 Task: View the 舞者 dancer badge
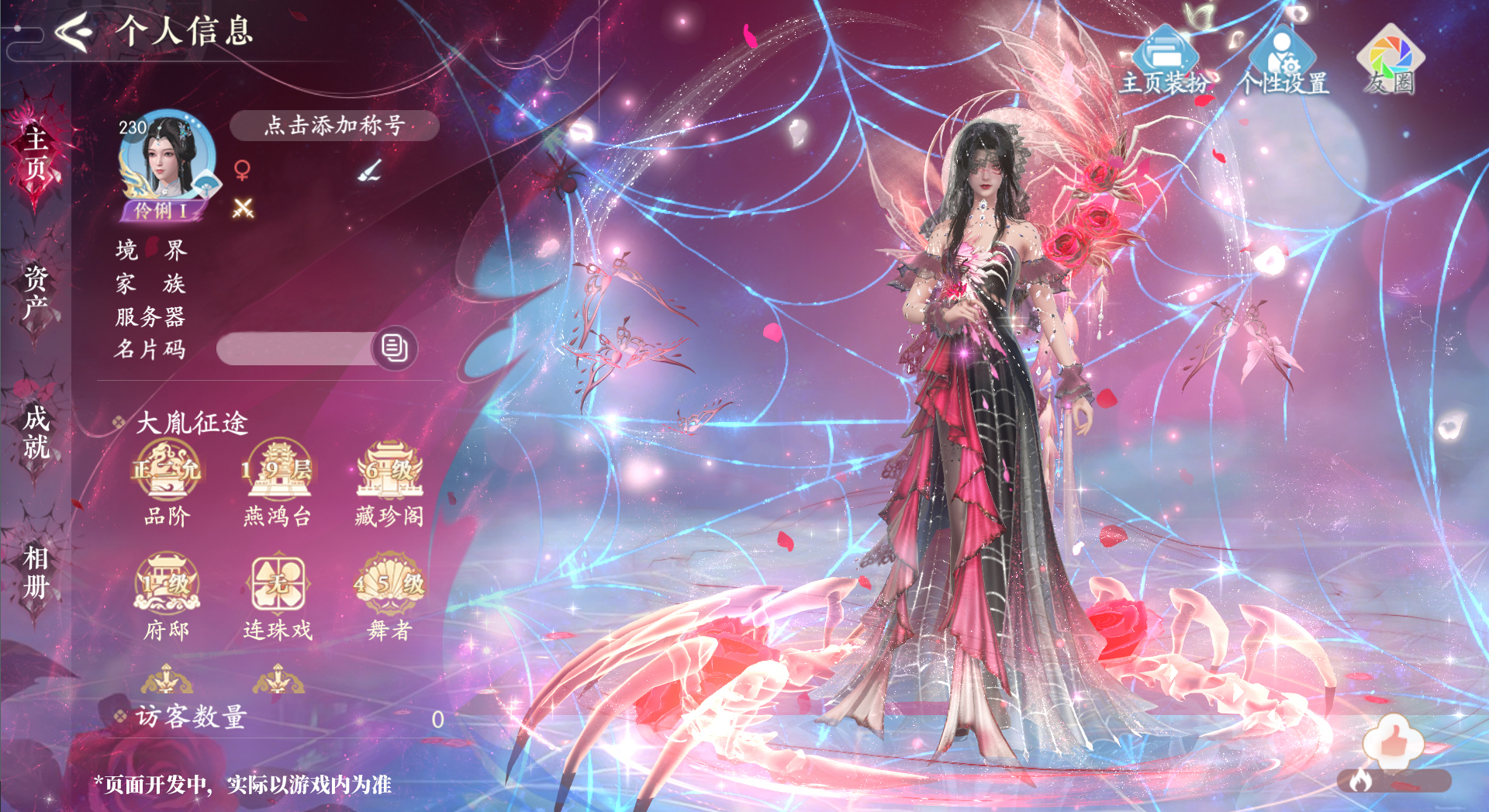[389, 583]
